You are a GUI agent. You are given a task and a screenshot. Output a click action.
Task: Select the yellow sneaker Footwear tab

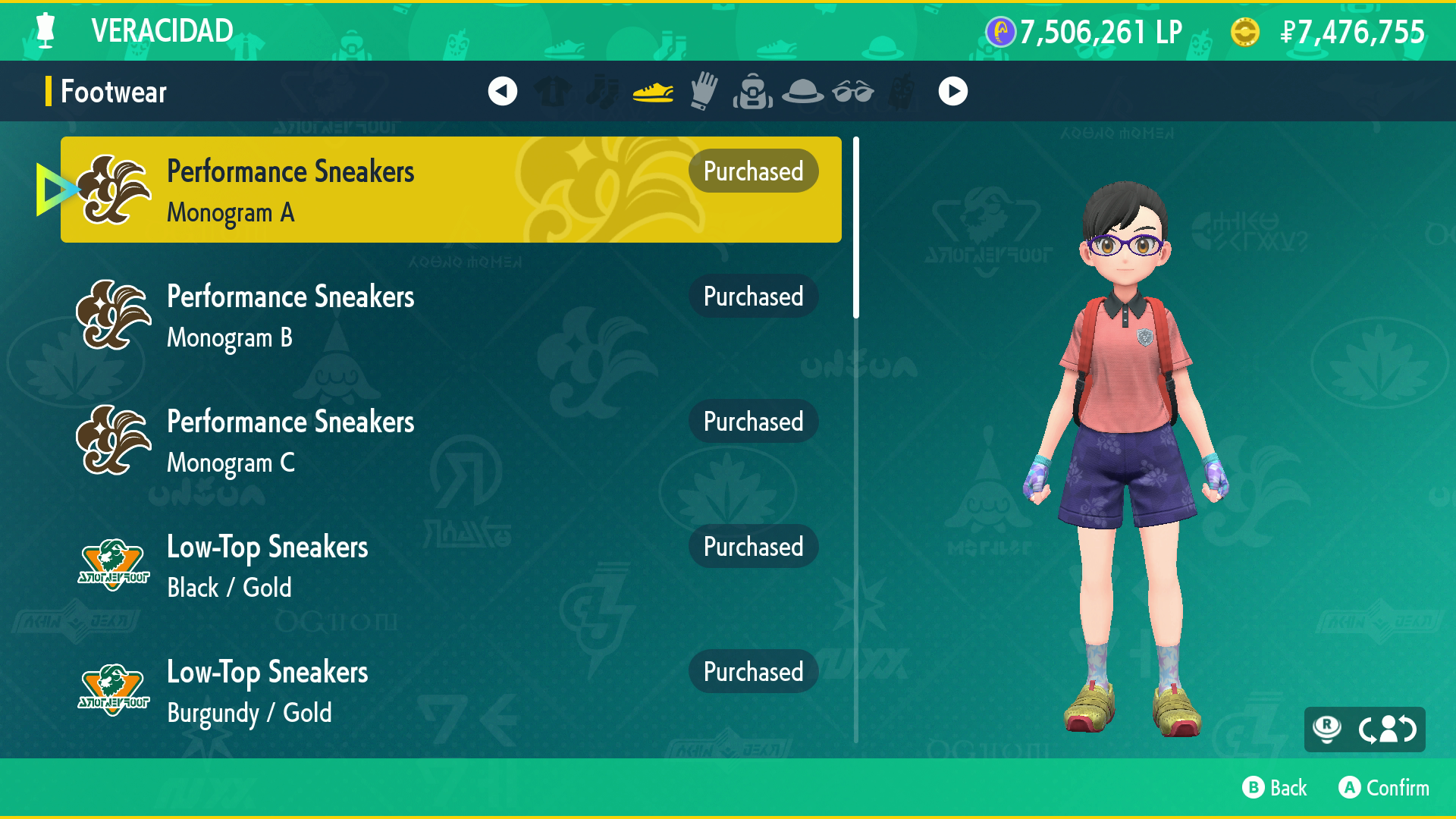653,92
